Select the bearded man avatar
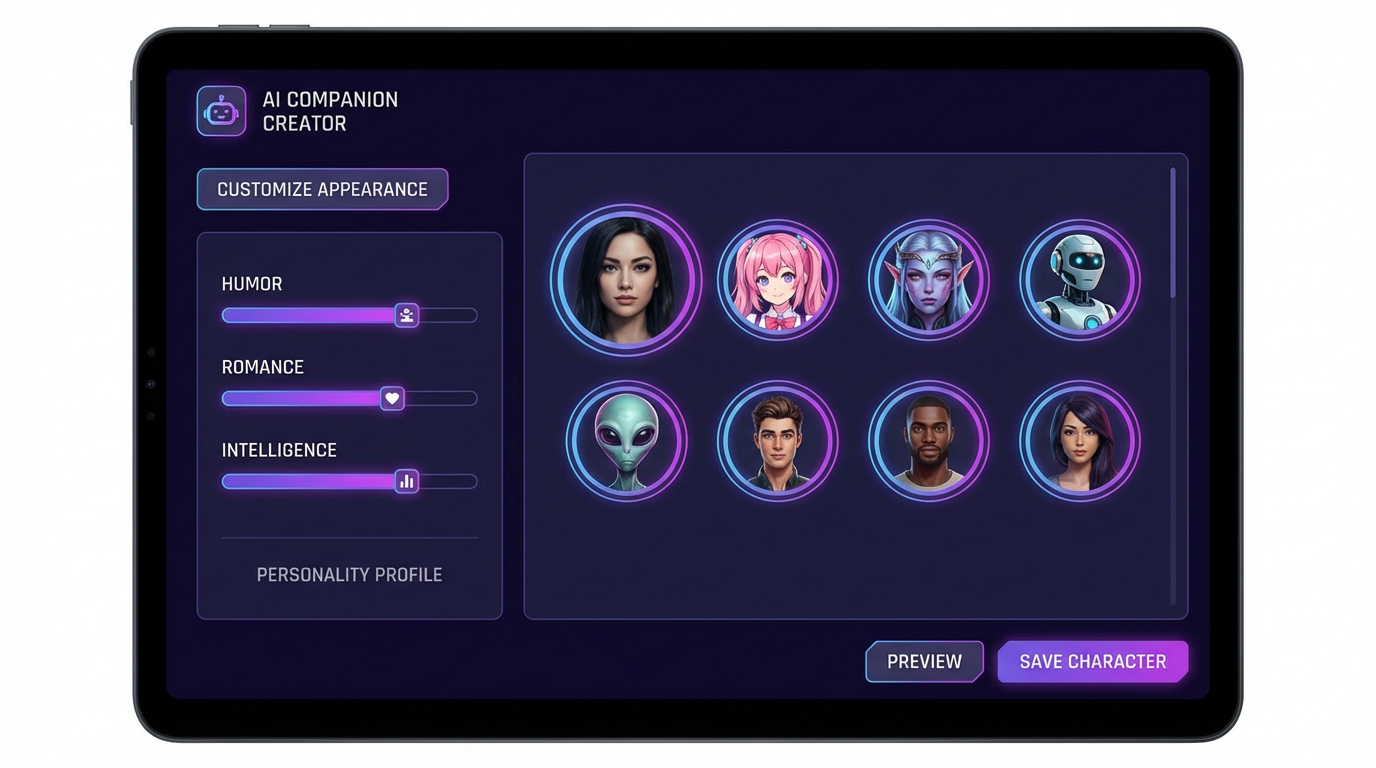This screenshot has height=768, width=1376. (929, 441)
